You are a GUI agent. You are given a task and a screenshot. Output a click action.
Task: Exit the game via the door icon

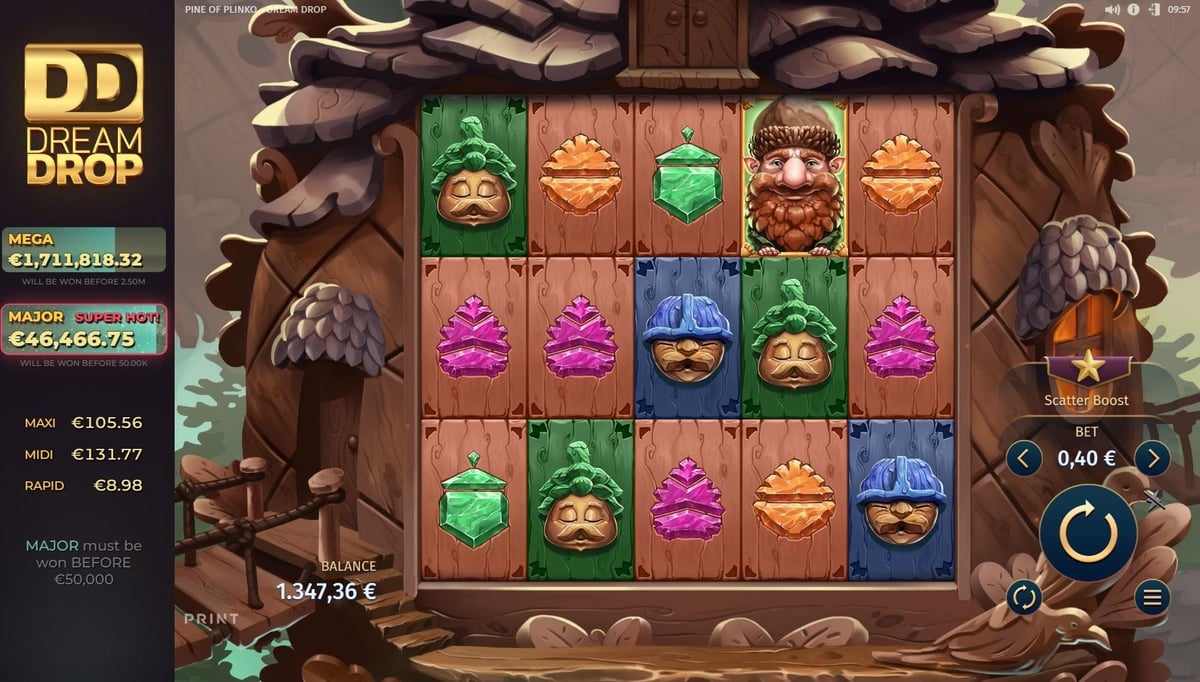(x=1154, y=9)
